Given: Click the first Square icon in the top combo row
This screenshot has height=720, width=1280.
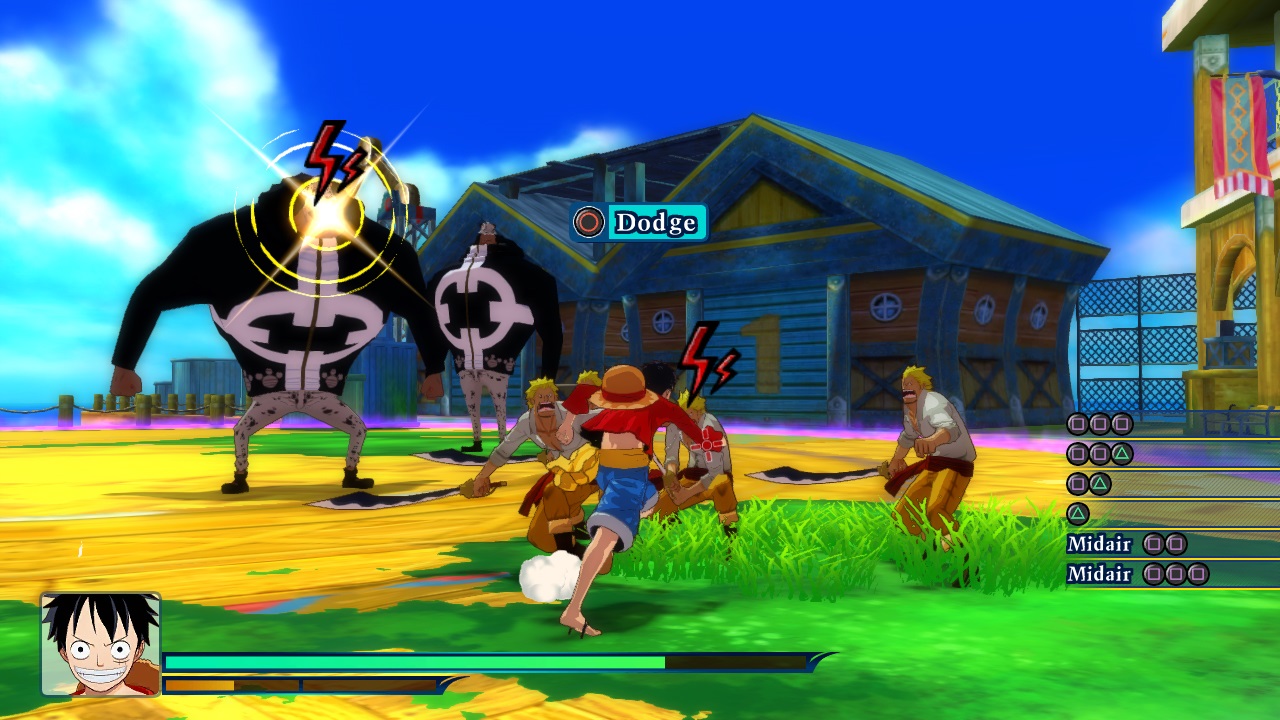Looking at the screenshot, I should [x=1076, y=424].
